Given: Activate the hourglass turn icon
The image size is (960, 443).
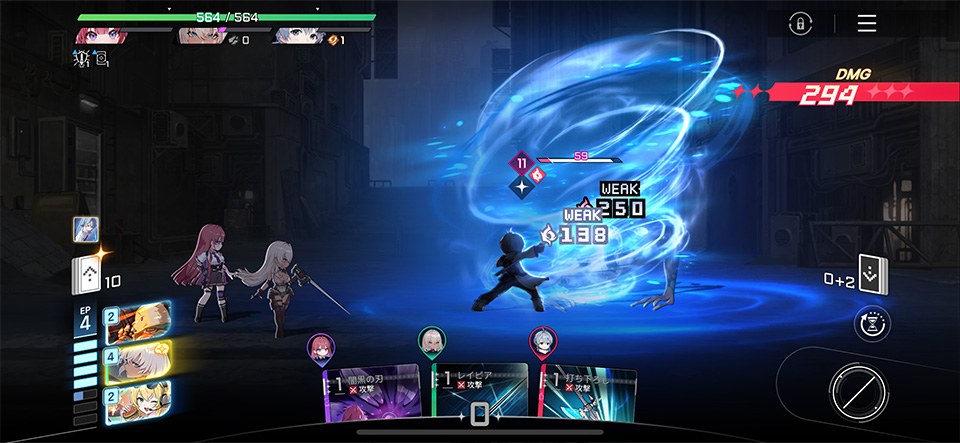Looking at the screenshot, I should coord(873,324).
